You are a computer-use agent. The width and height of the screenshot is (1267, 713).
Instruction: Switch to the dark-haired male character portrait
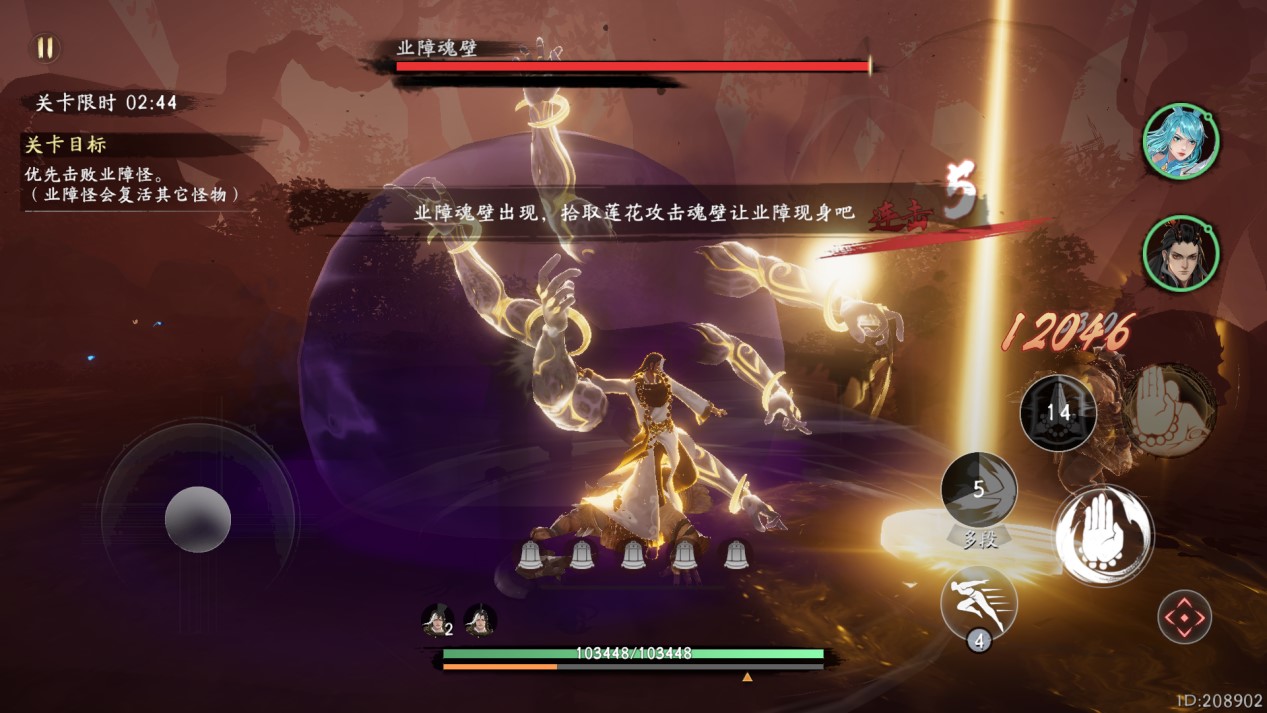[1180, 254]
